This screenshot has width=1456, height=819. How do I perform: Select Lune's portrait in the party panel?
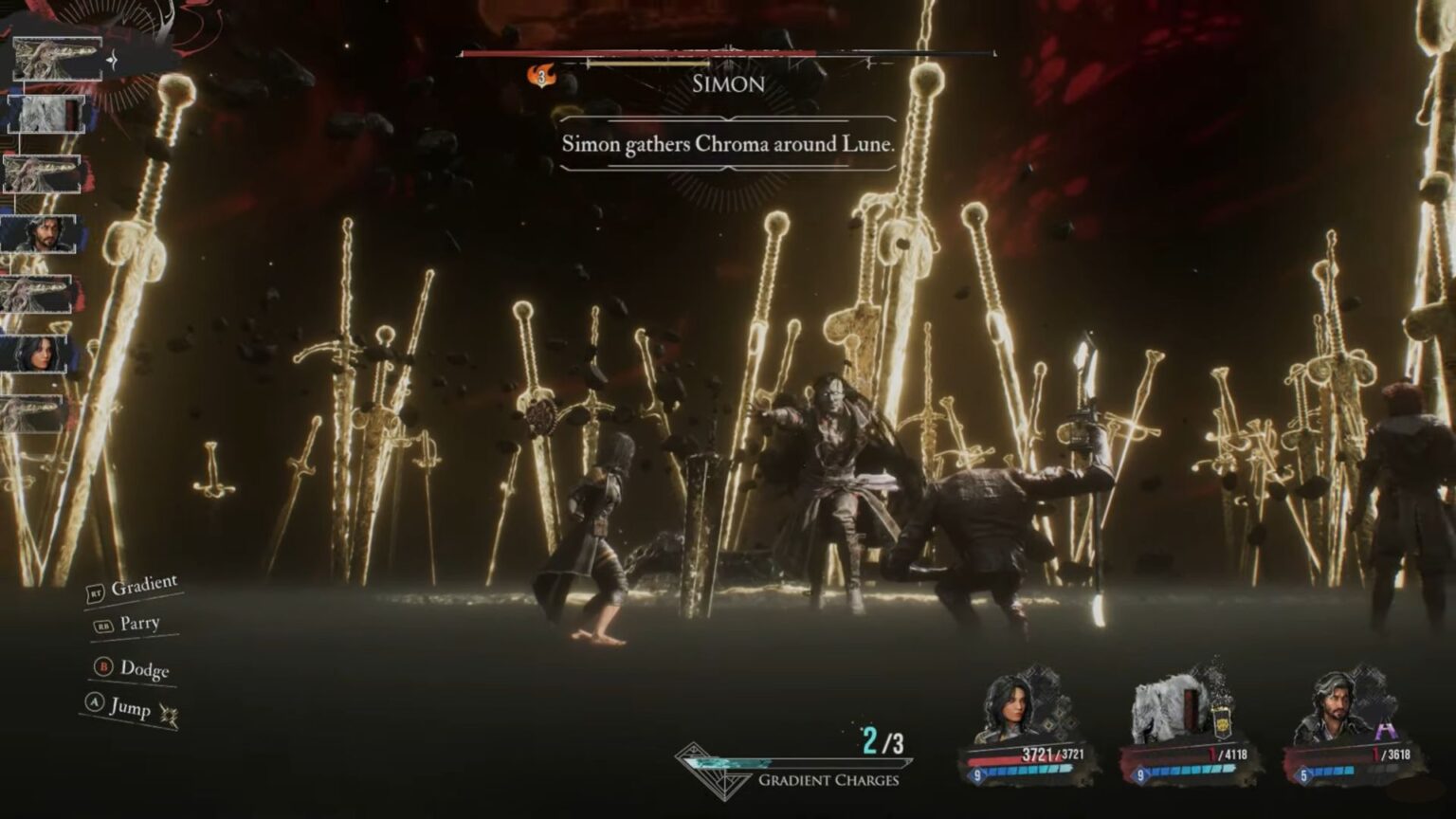pos(1009,709)
